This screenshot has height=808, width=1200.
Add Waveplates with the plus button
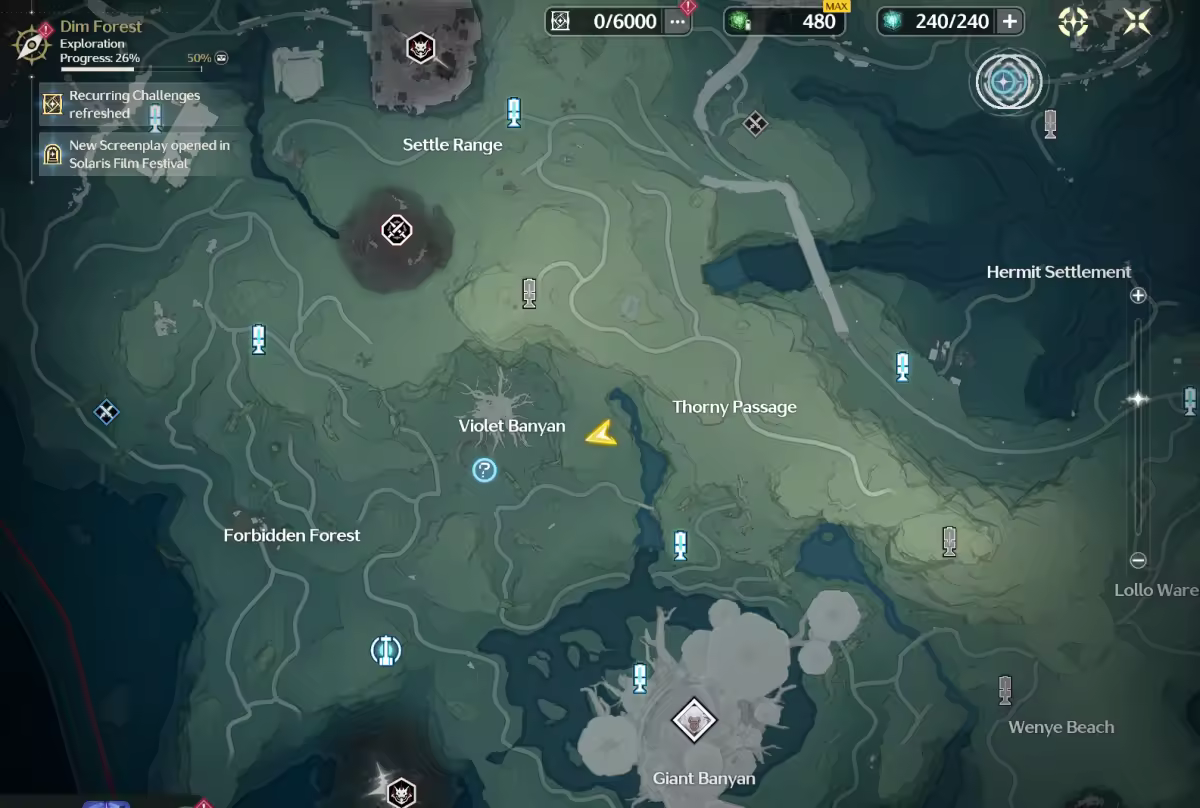[1009, 21]
